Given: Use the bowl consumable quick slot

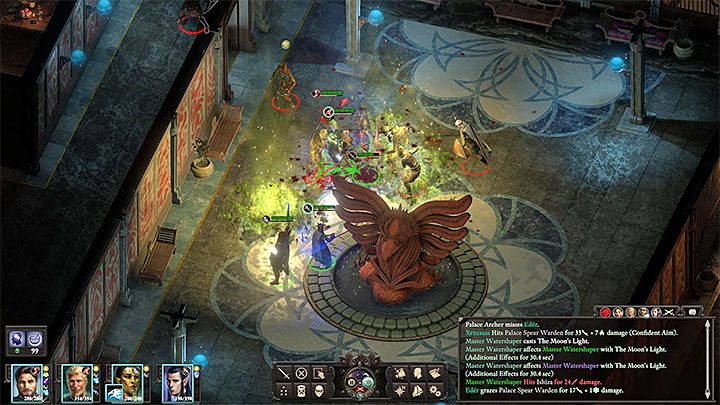Looking at the screenshot, I should pyautogui.click(x=33, y=339).
